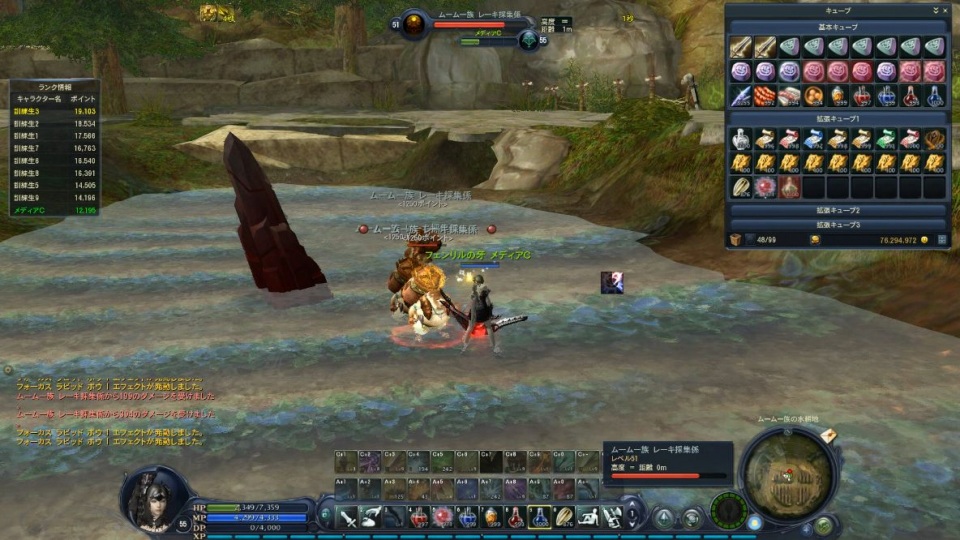This screenshot has width=960, height=540.
Task: Close the キューブ inventory window
Action: point(945,10)
